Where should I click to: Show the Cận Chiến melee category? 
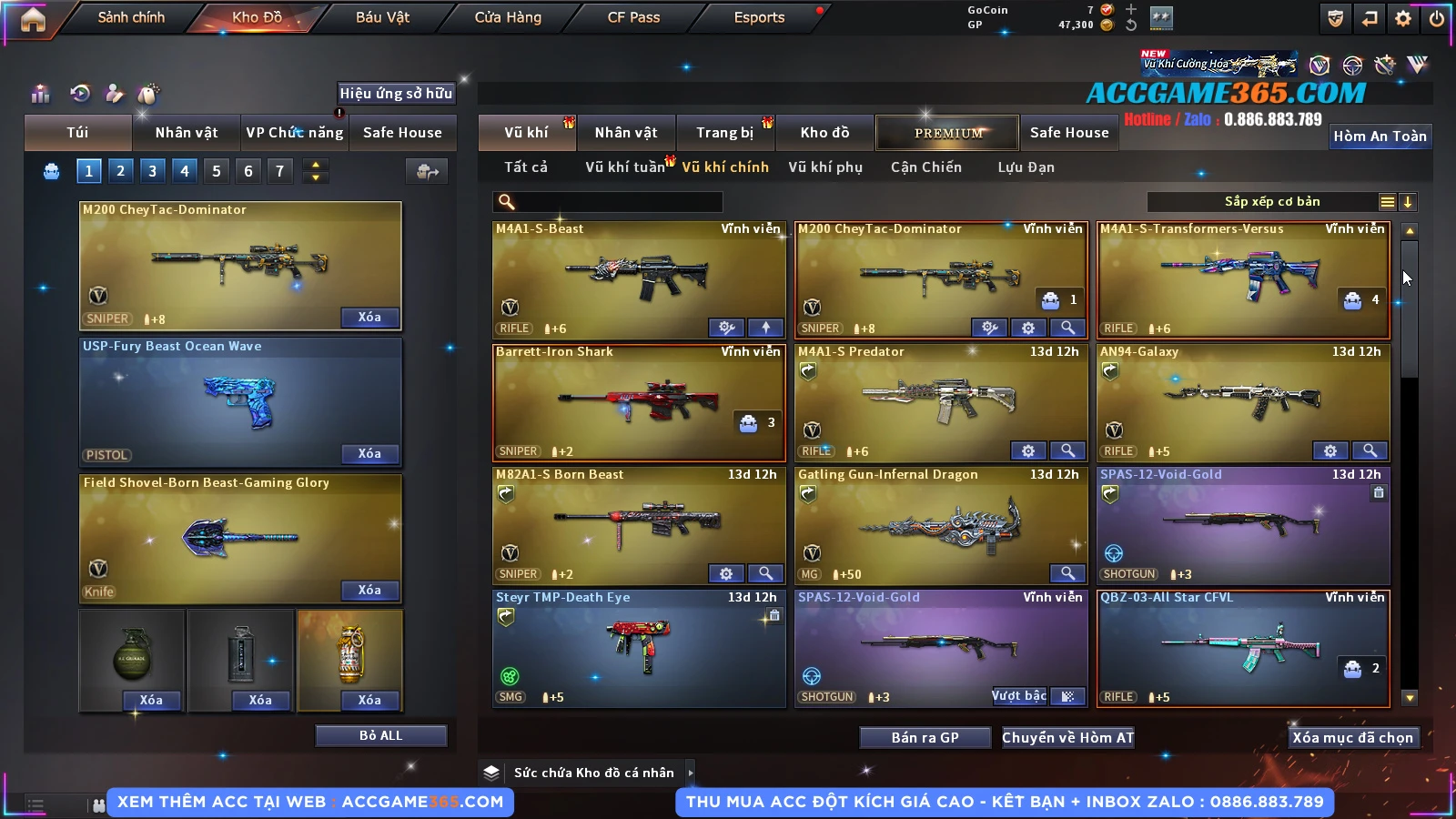point(925,167)
